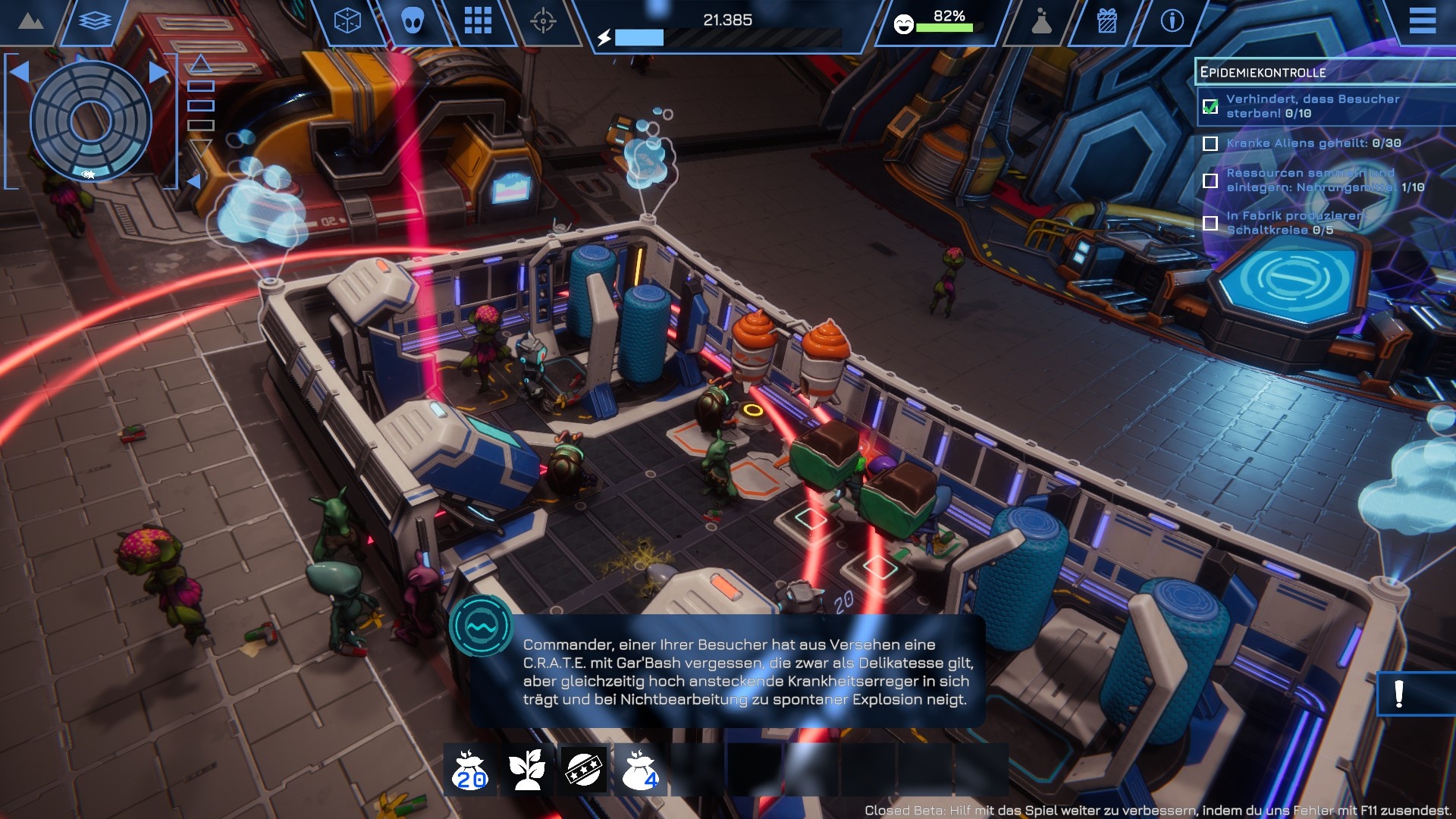1456x819 pixels.
Task: Open the gift rewards panel
Action: (x=1107, y=22)
